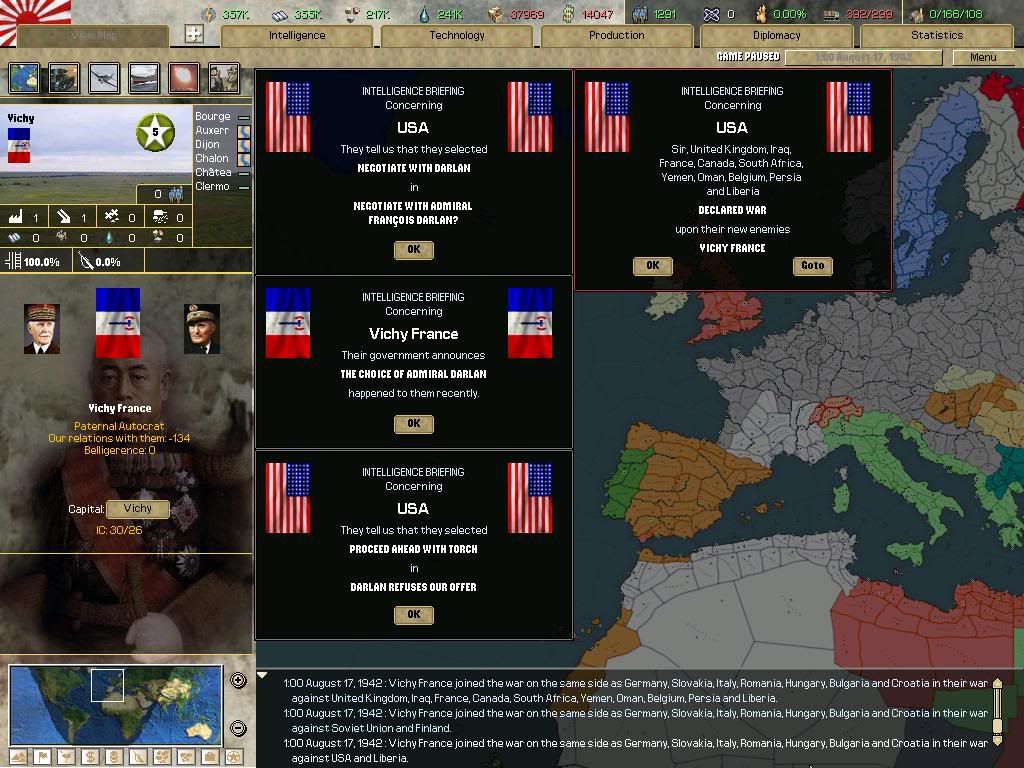This screenshot has width=1024, height=768.
Task: Acknowledge the Proceed Ahead with Torch briefing
Action: (x=413, y=615)
